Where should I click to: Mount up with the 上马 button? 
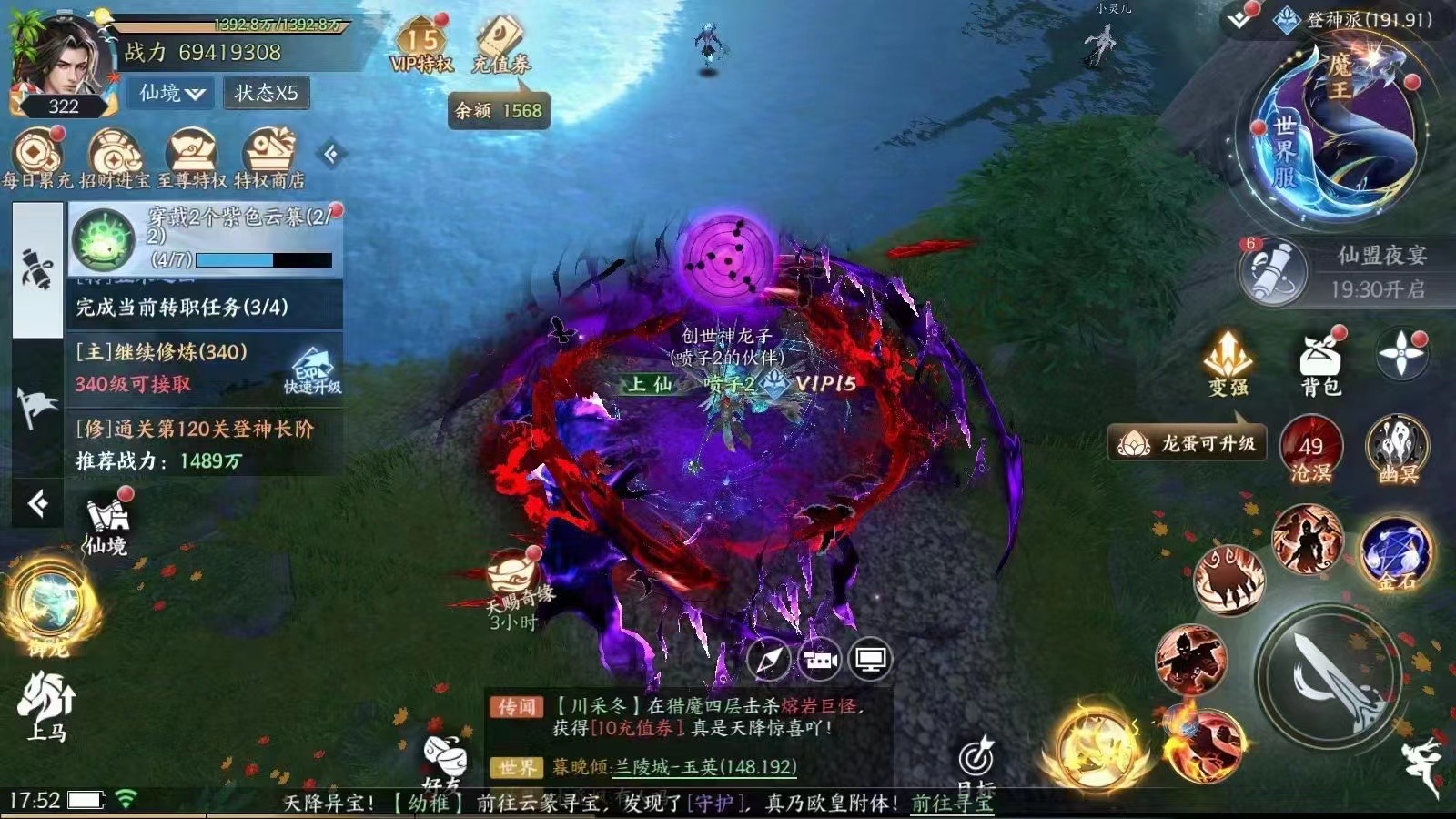(46, 707)
